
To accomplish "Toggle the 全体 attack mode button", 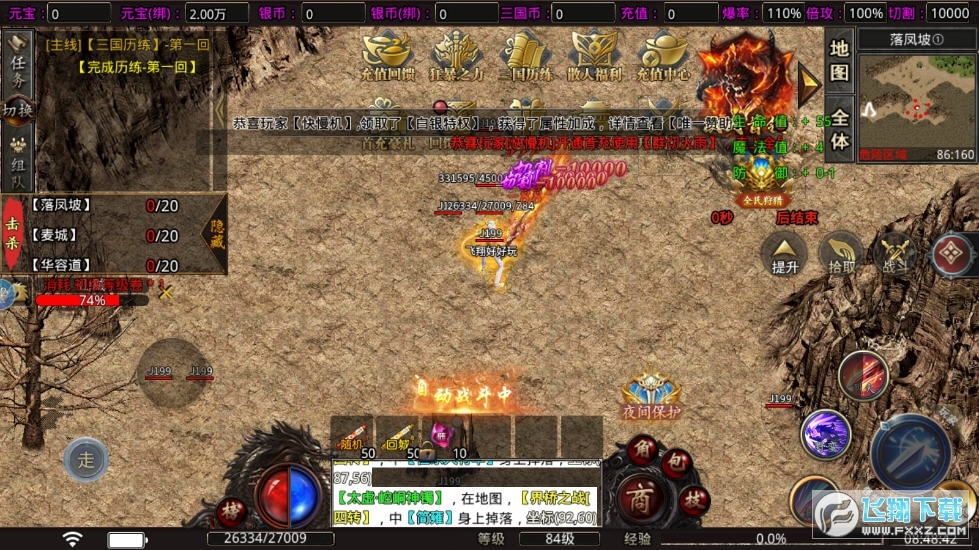I will 839,127.
